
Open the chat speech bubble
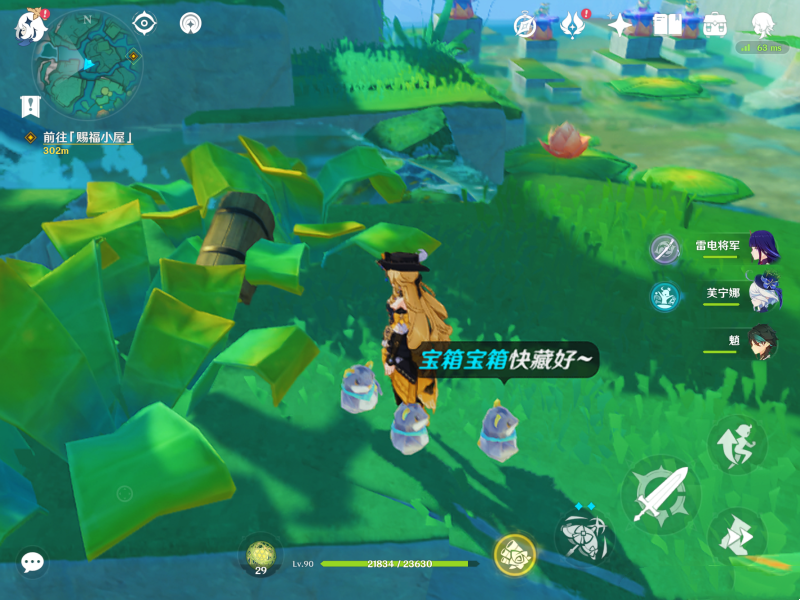32,563
